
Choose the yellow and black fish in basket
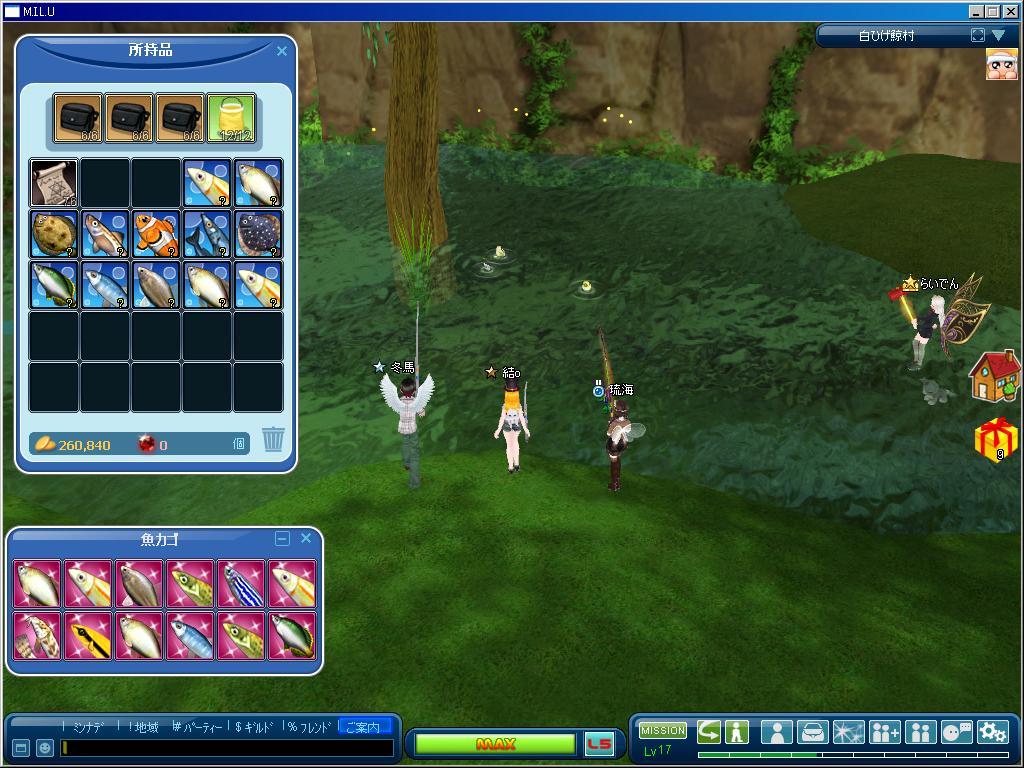89,635
